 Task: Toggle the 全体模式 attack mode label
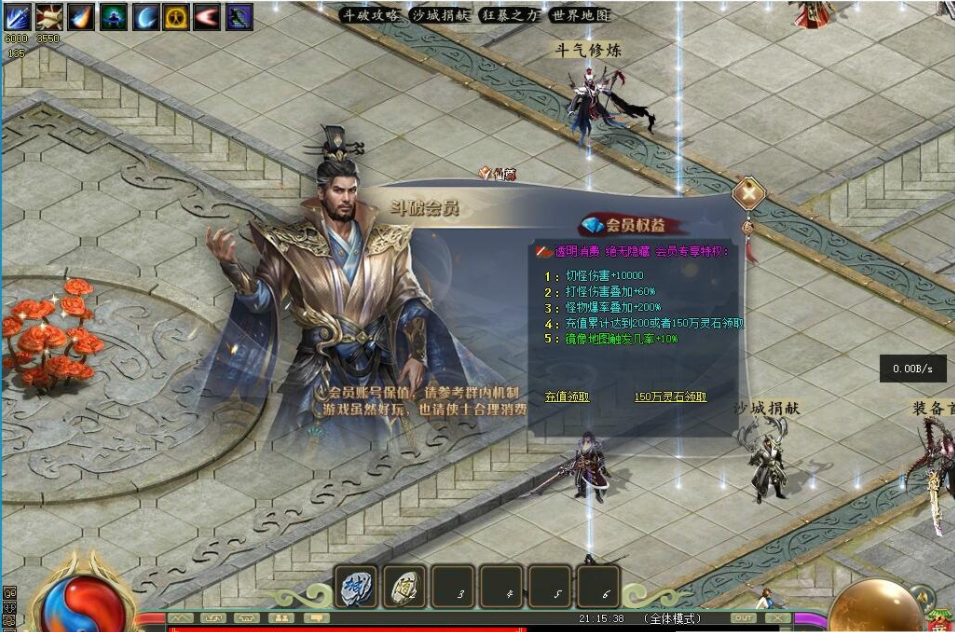coord(672,619)
